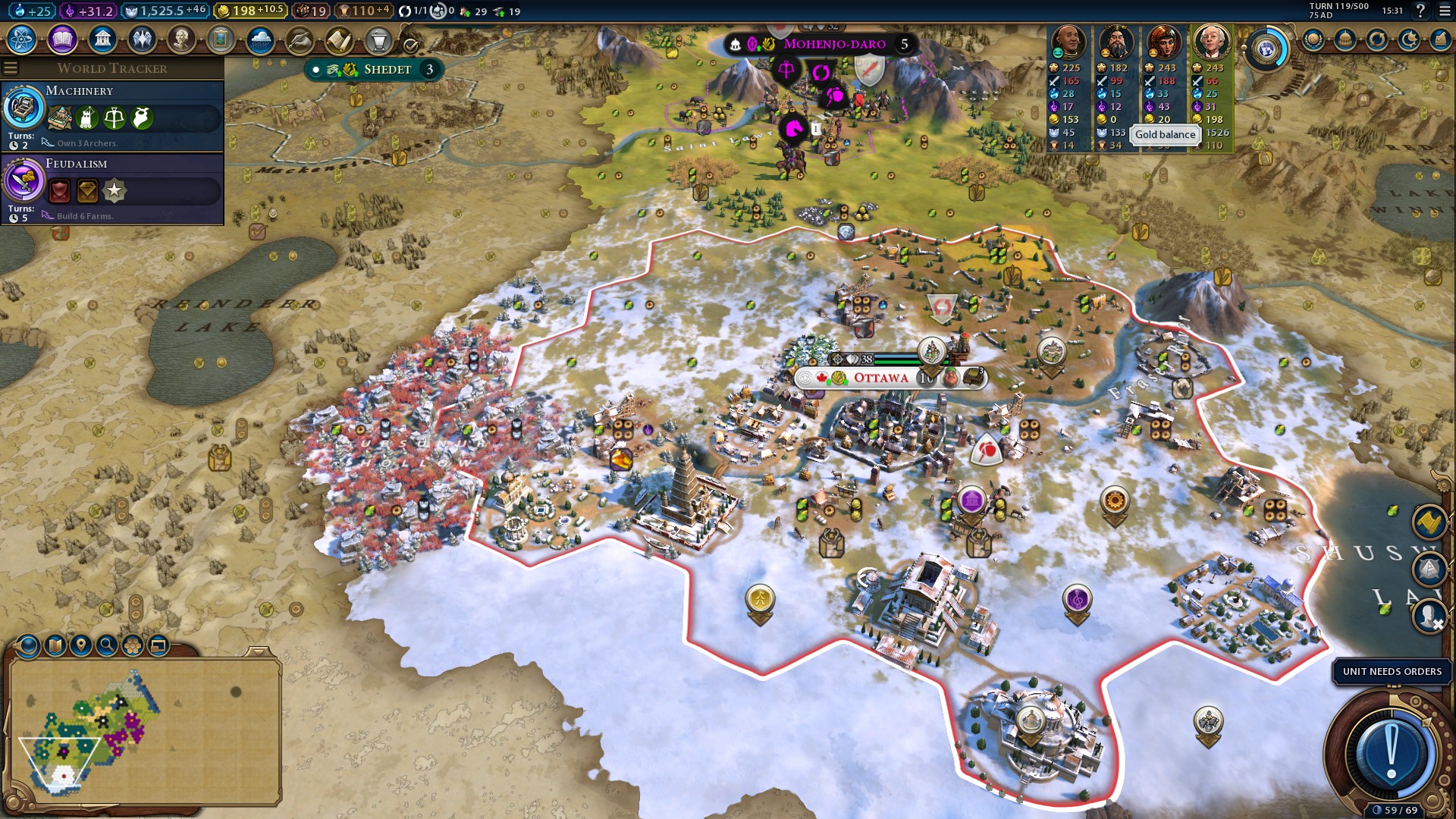The image size is (1456, 819).
Task: Open the Civilopedia question mark
Action: (x=1420, y=11)
